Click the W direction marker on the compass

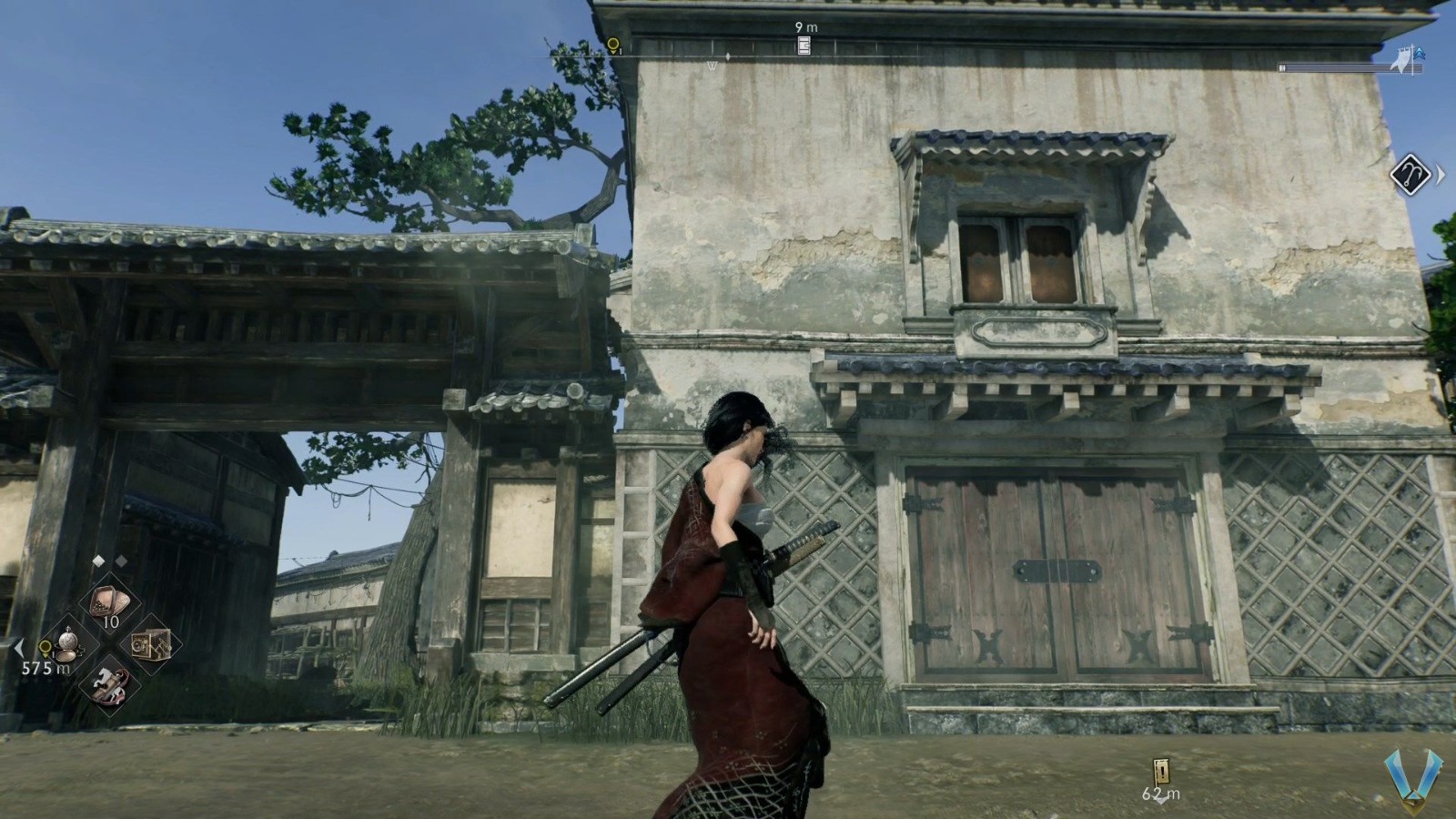[711, 66]
